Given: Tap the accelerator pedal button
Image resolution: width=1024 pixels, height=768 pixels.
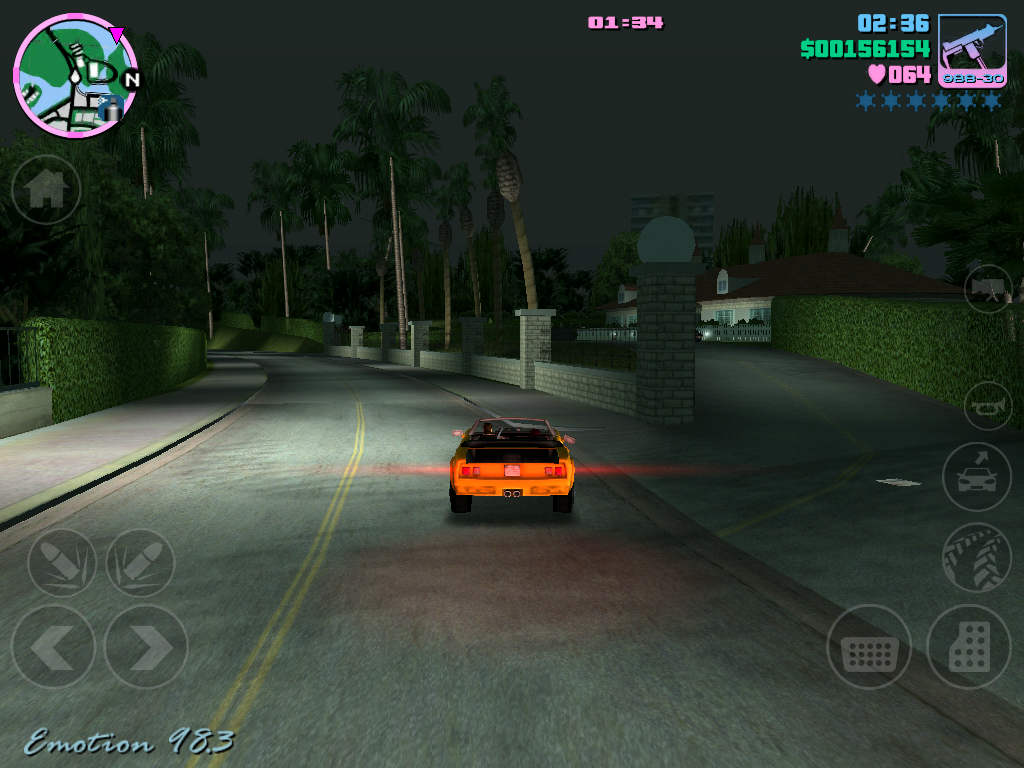Looking at the screenshot, I should coord(968,647).
